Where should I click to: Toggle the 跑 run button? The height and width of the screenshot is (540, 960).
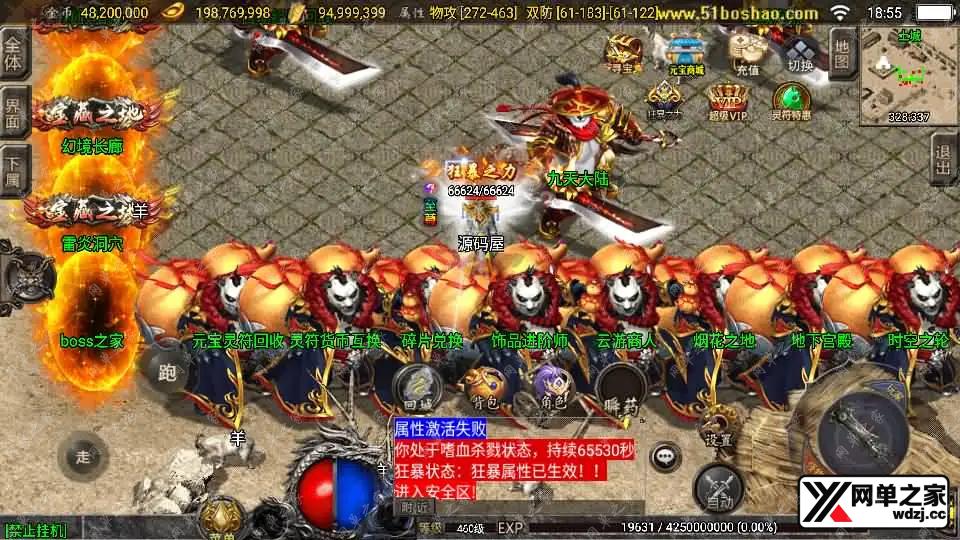click(x=166, y=370)
